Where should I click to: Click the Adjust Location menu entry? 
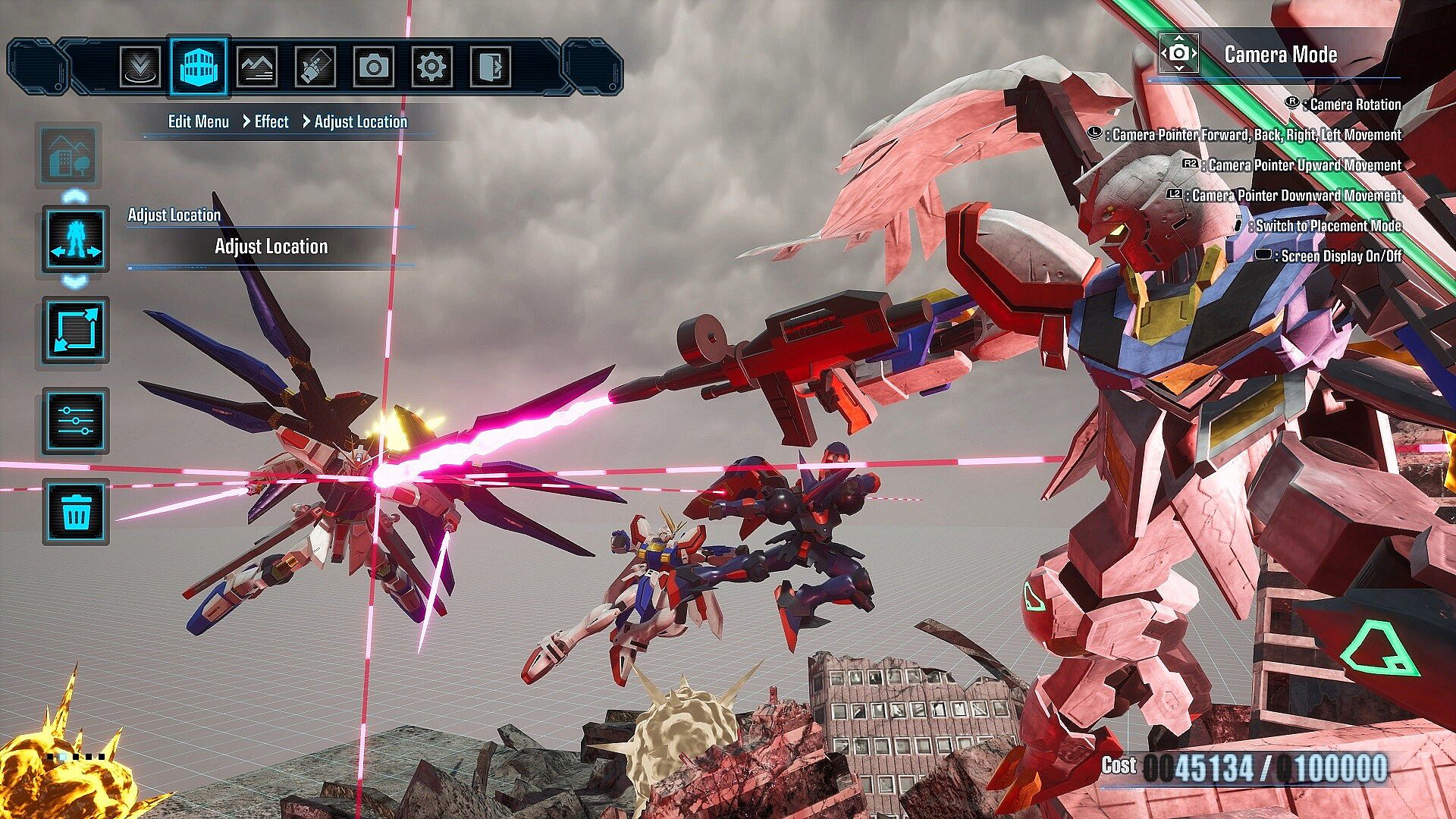pyautogui.click(x=271, y=246)
